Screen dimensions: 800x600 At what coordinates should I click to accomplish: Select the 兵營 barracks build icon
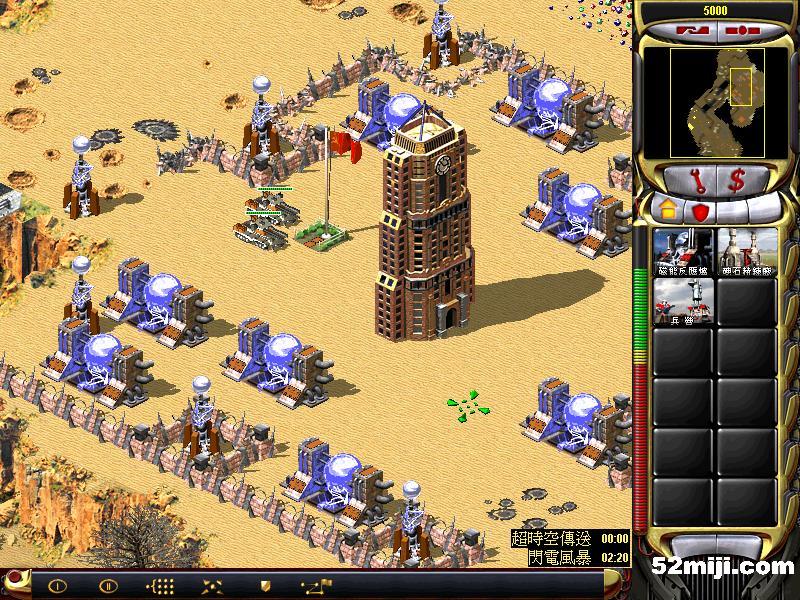[683, 301]
